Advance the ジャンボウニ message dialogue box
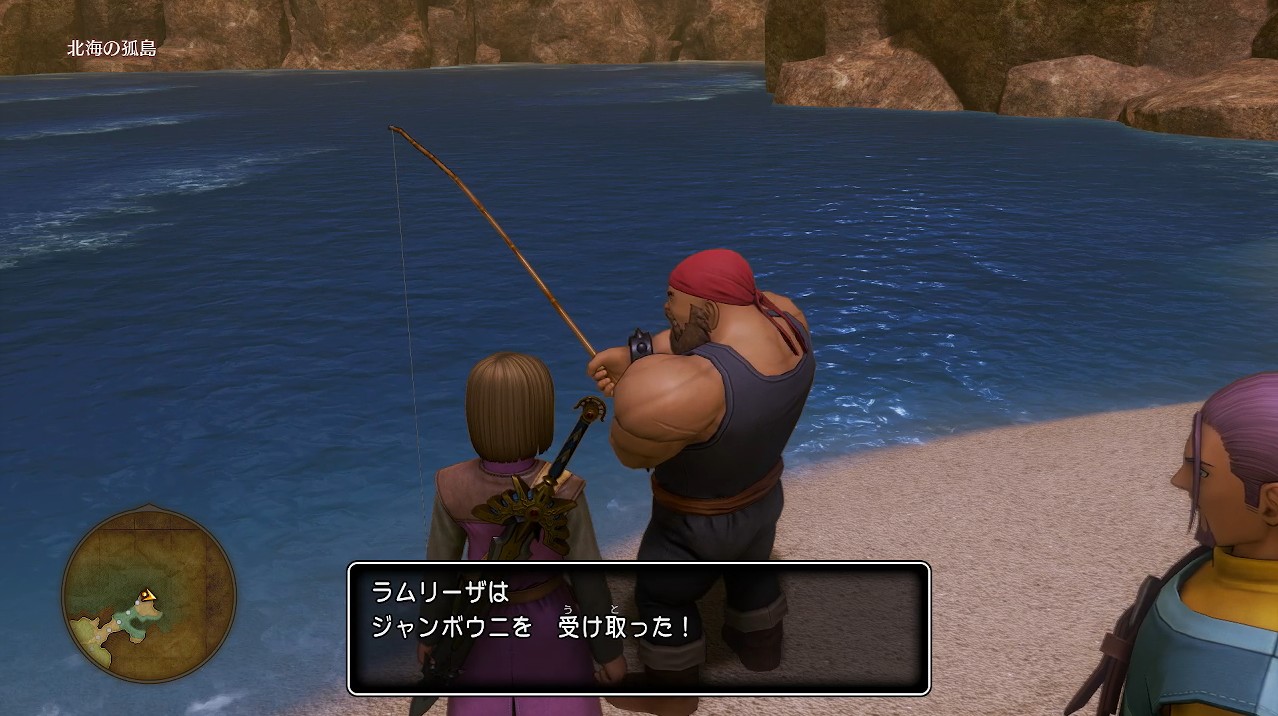The height and width of the screenshot is (716, 1278). (639, 628)
